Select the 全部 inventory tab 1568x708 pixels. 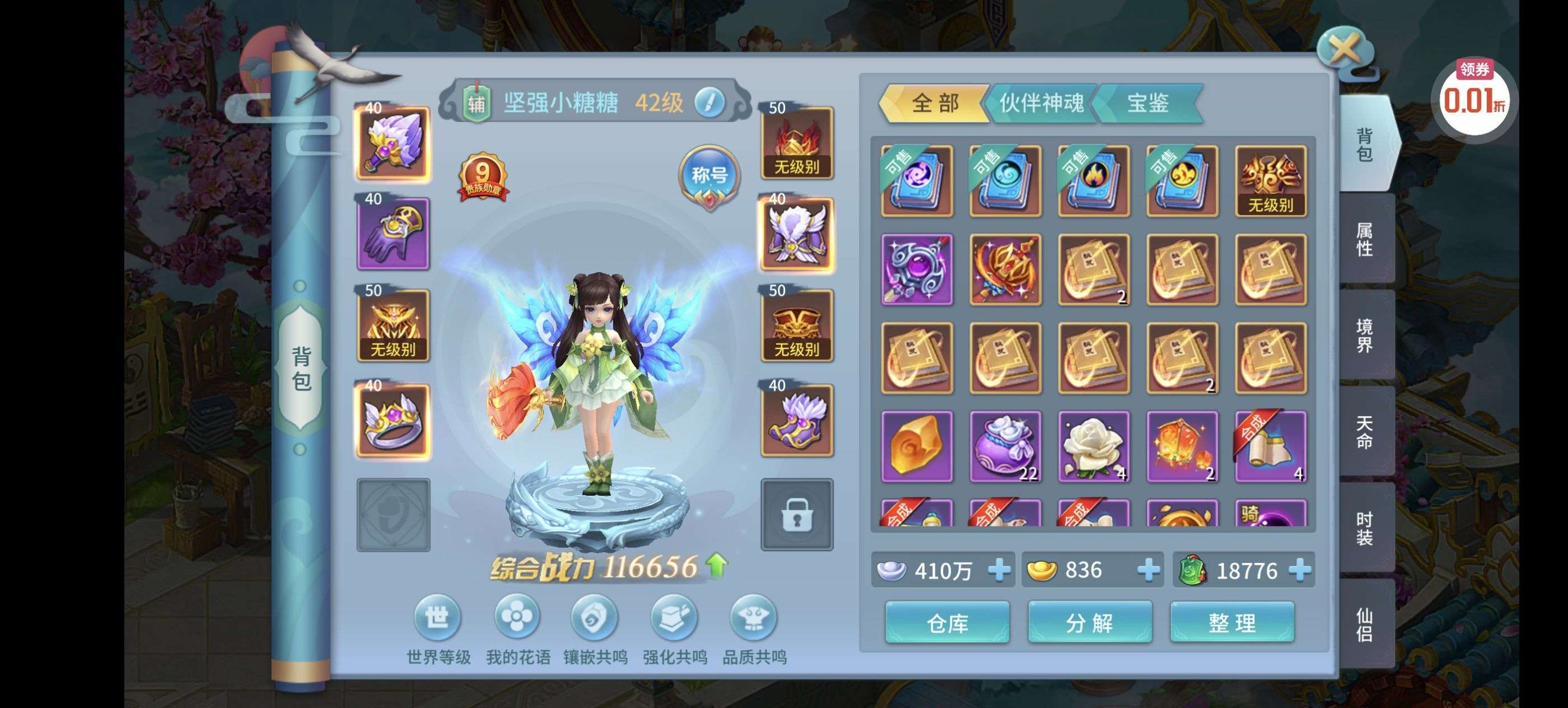point(934,103)
